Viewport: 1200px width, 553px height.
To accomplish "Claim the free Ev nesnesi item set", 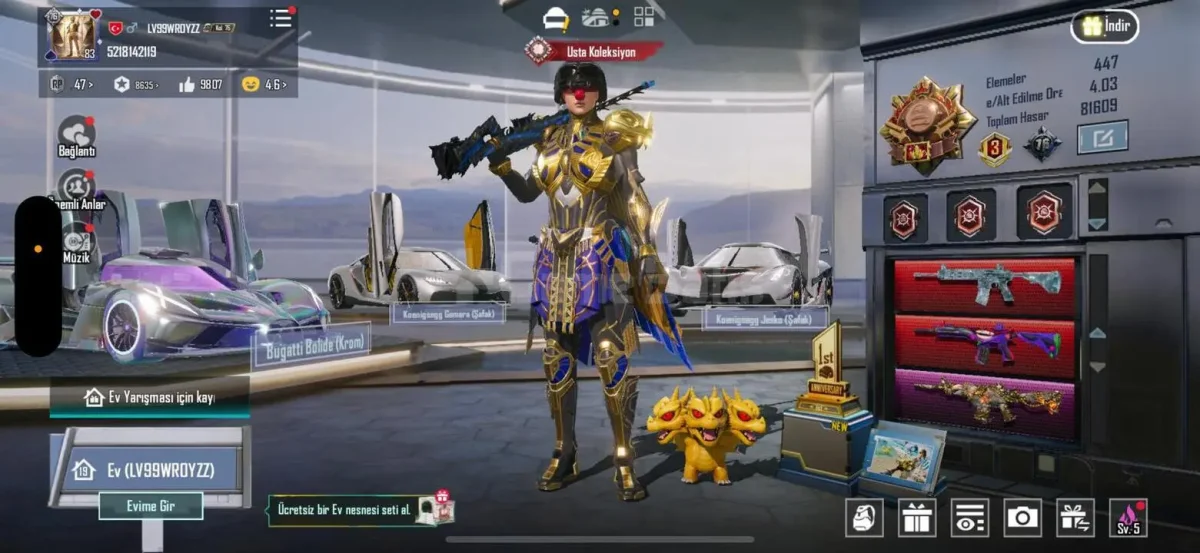I will click(x=360, y=510).
